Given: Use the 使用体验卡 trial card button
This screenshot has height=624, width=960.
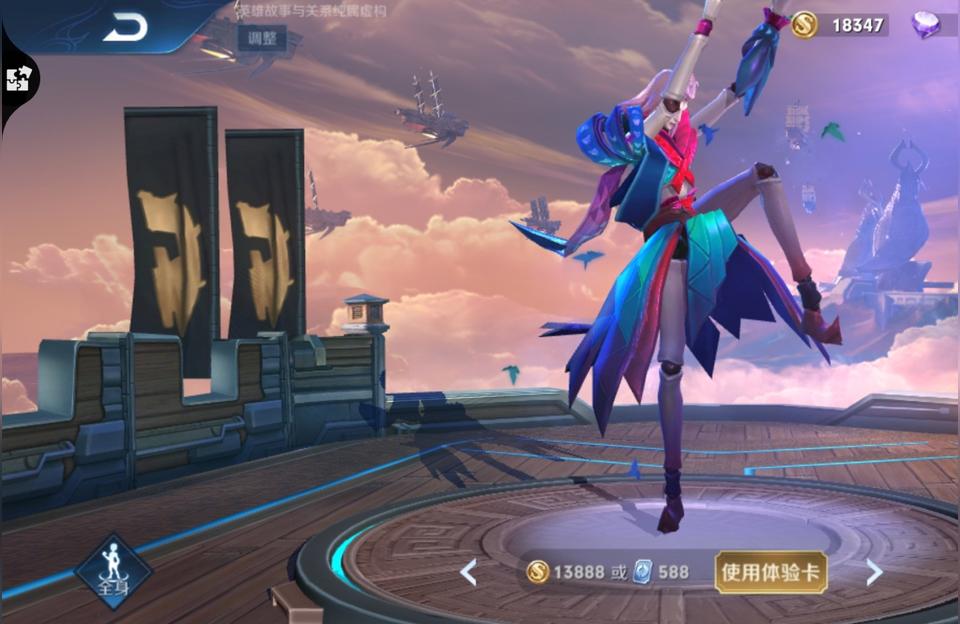Looking at the screenshot, I should tap(770, 572).
